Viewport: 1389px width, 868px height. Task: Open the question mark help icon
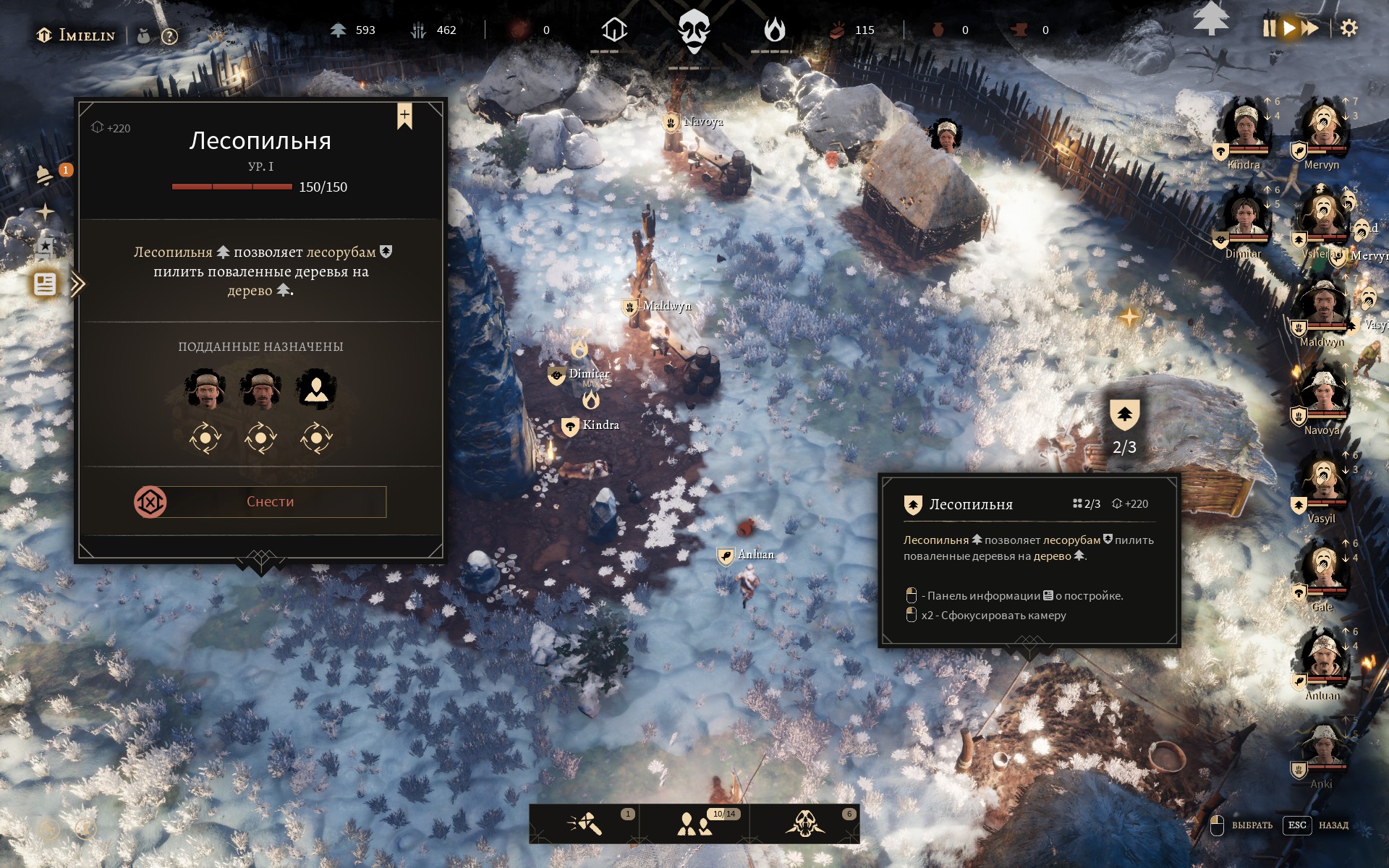(x=169, y=36)
